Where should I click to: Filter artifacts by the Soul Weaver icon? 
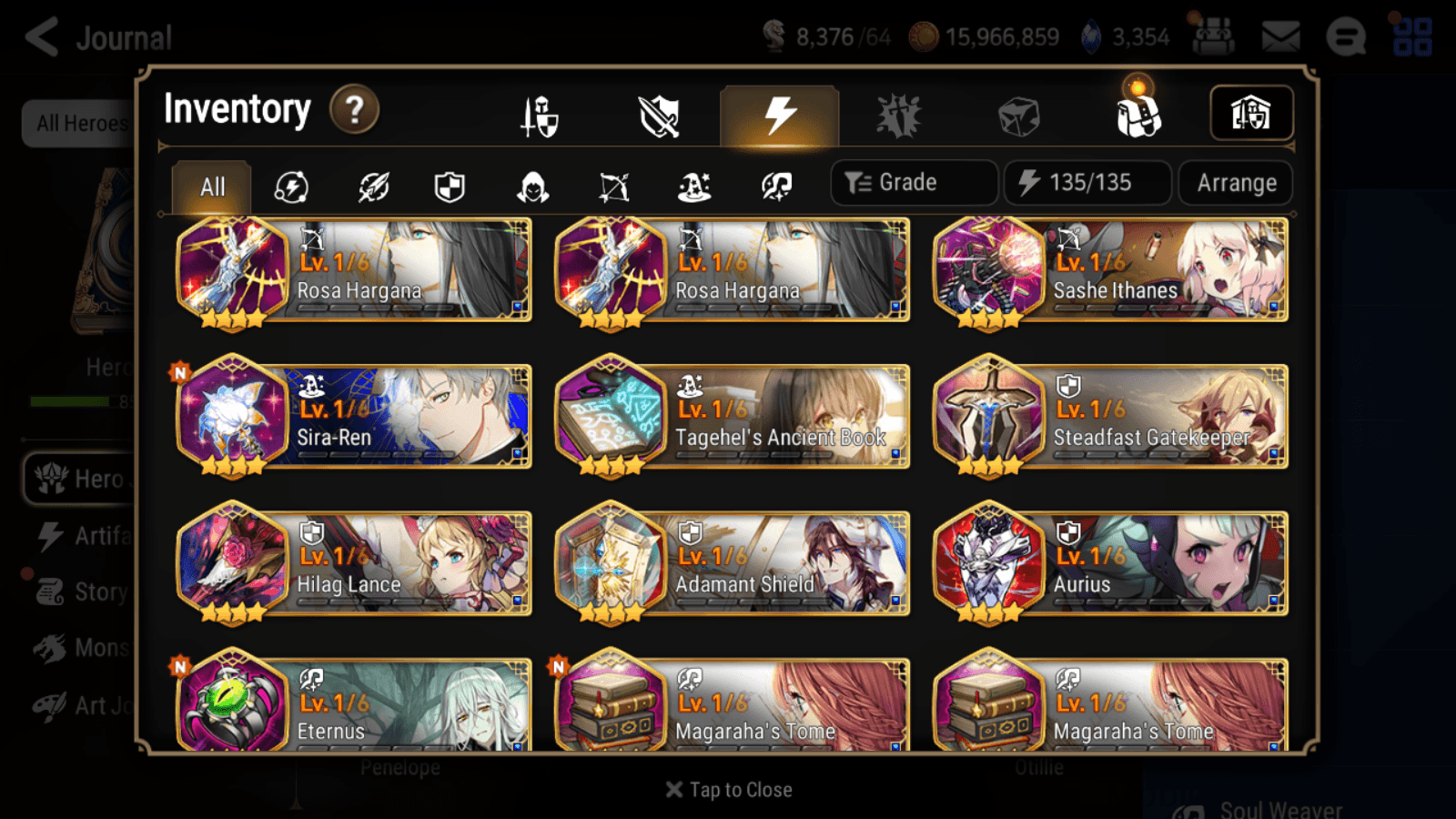point(773,187)
